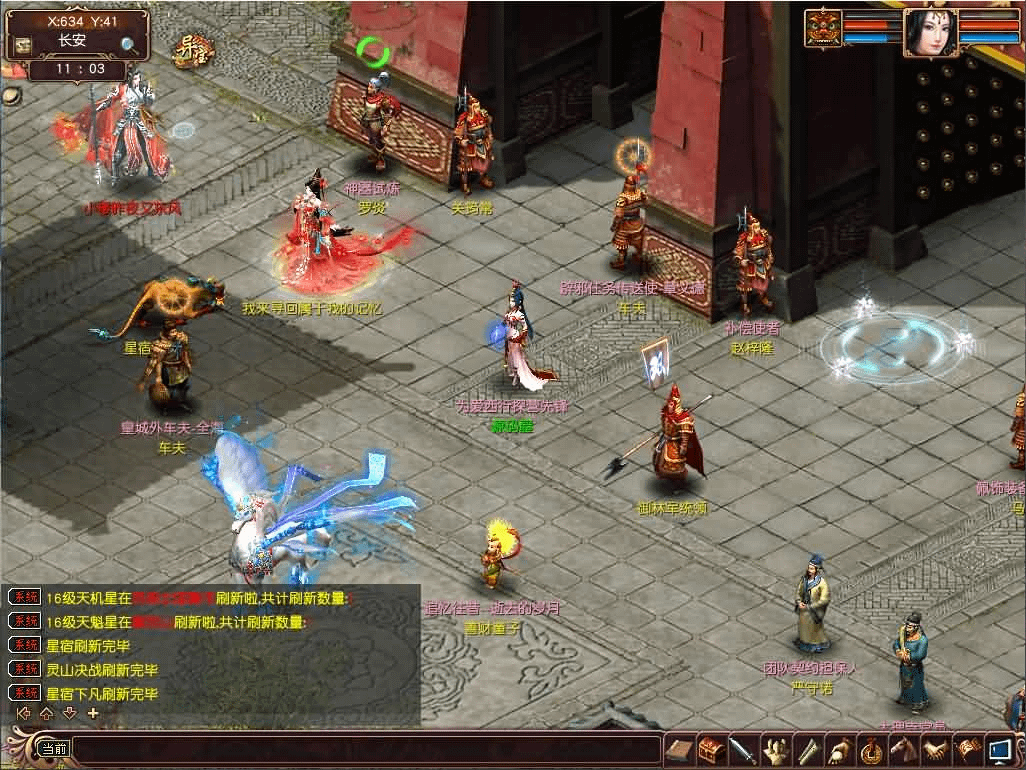Open the gold coin medallion icon
This screenshot has width=1026, height=770.
coord(871,748)
